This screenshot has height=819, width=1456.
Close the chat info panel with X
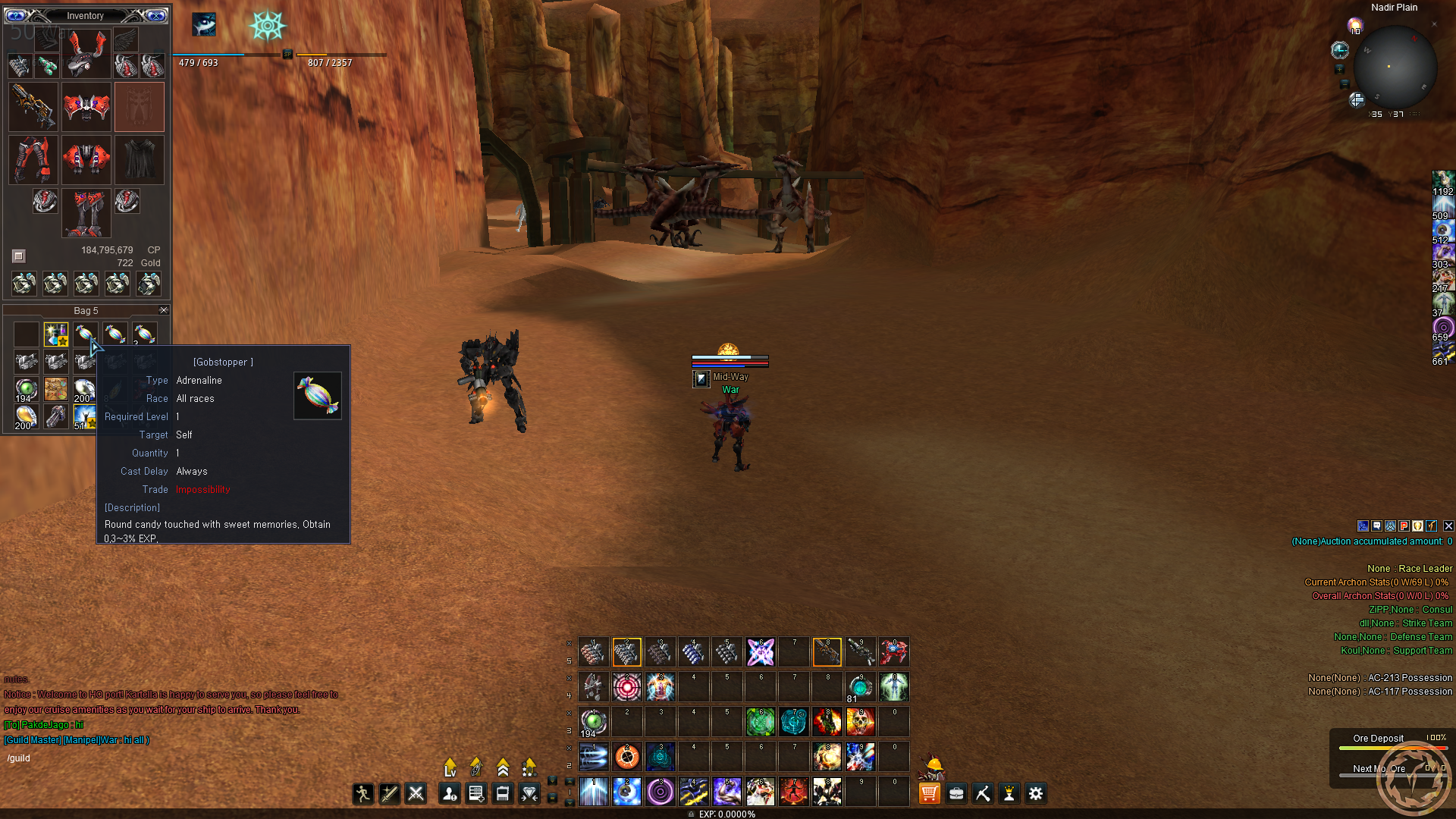pyautogui.click(x=1448, y=526)
